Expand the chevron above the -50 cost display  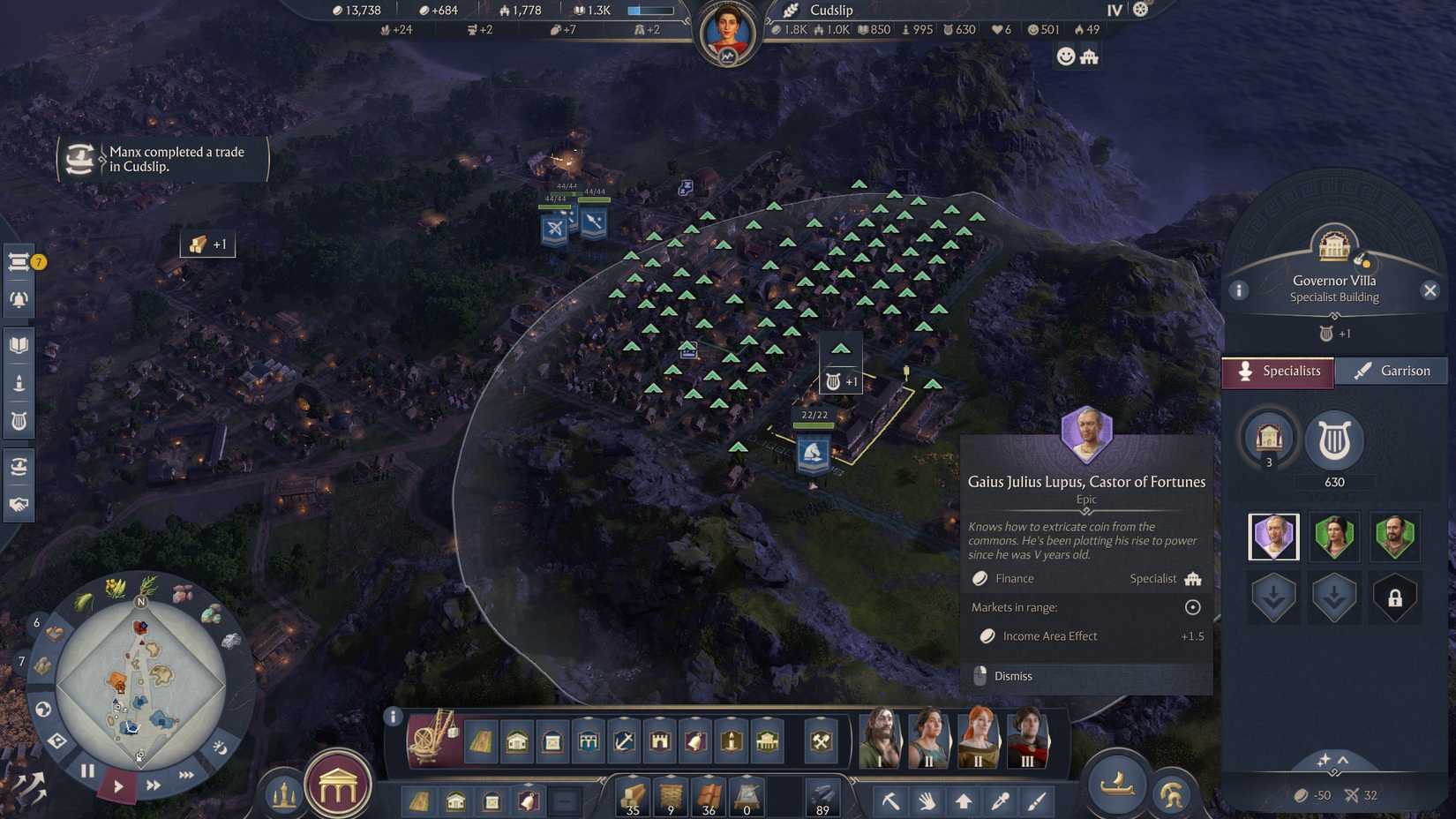(x=1342, y=760)
